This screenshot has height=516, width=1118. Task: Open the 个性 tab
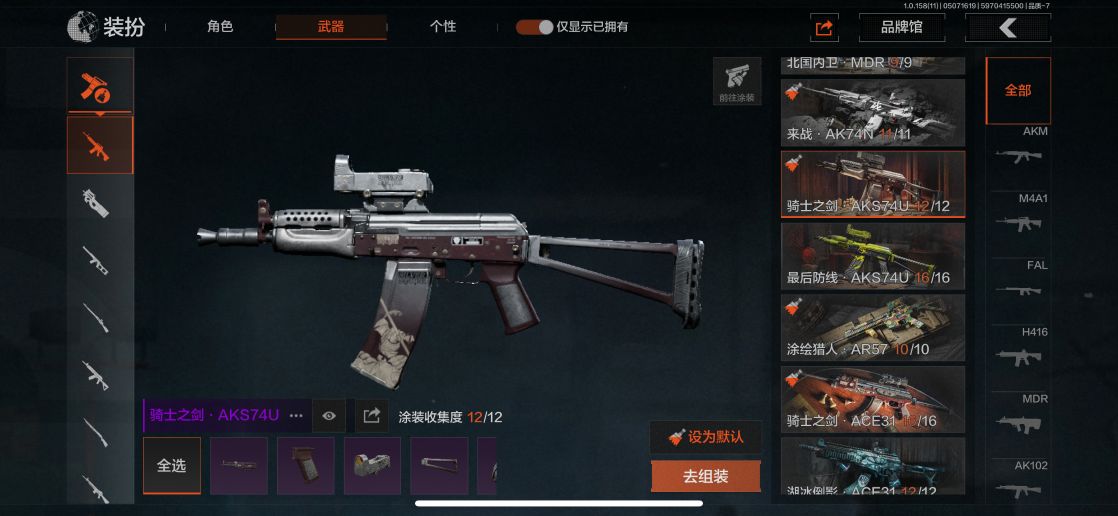(x=443, y=27)
